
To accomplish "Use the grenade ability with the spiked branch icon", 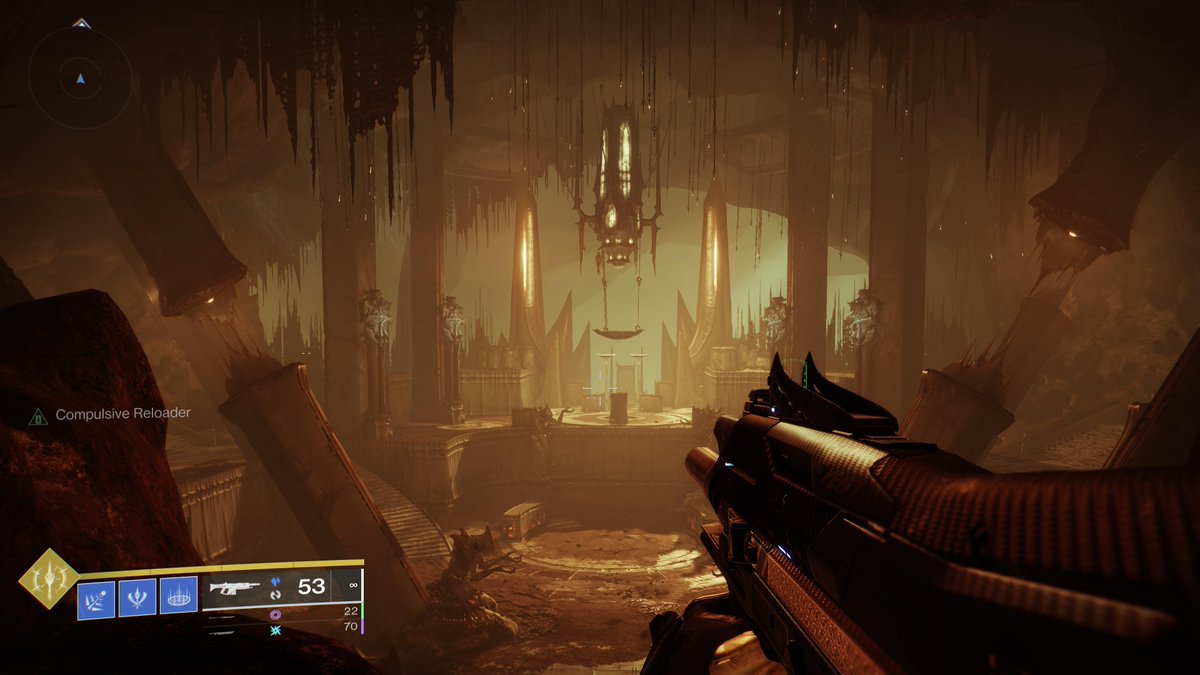I will tap(95, 598).
